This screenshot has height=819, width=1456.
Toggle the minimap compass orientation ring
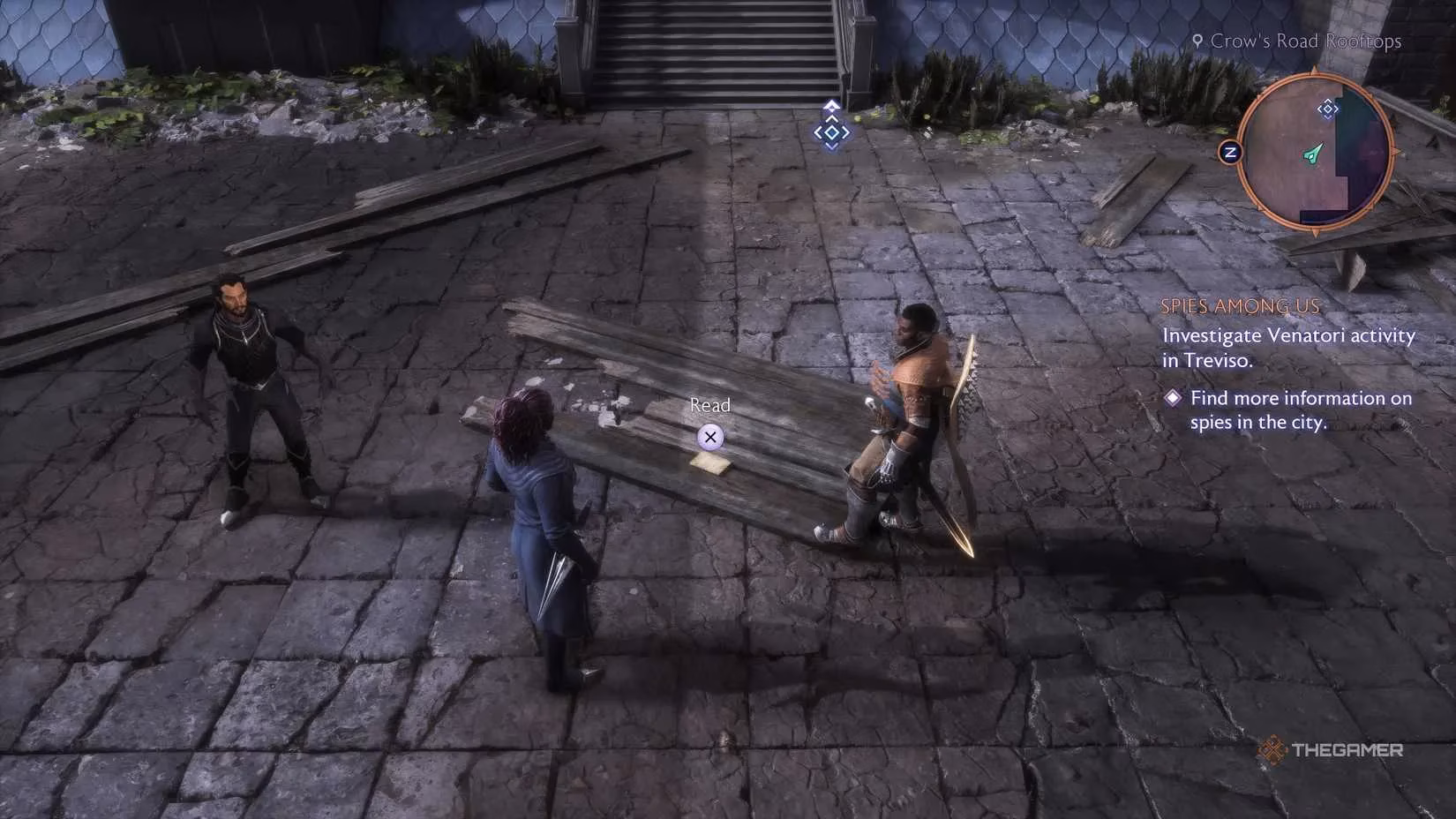click(x=1229, y=152)
